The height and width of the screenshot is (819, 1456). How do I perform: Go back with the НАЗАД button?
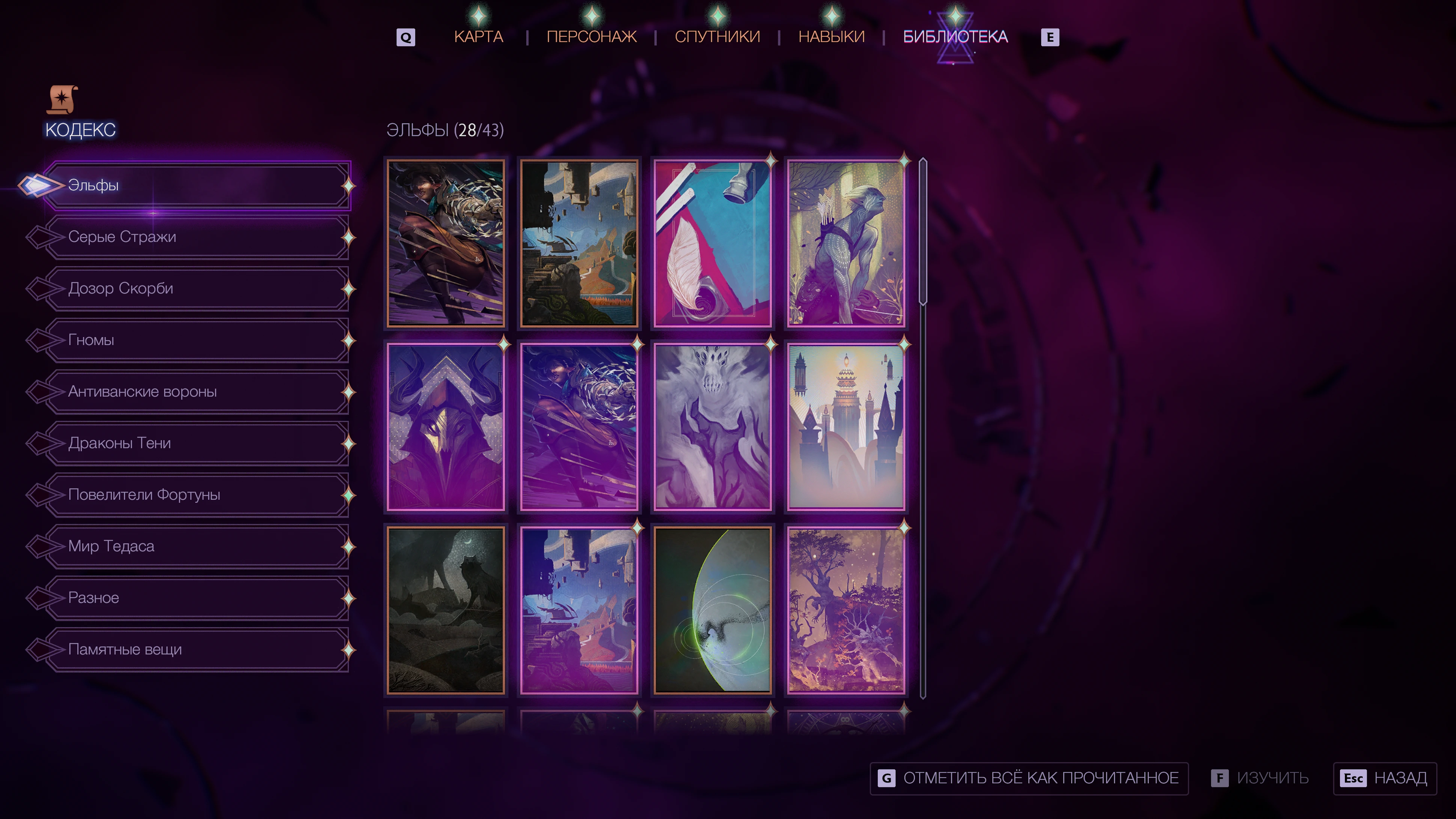coord(1385,778)
